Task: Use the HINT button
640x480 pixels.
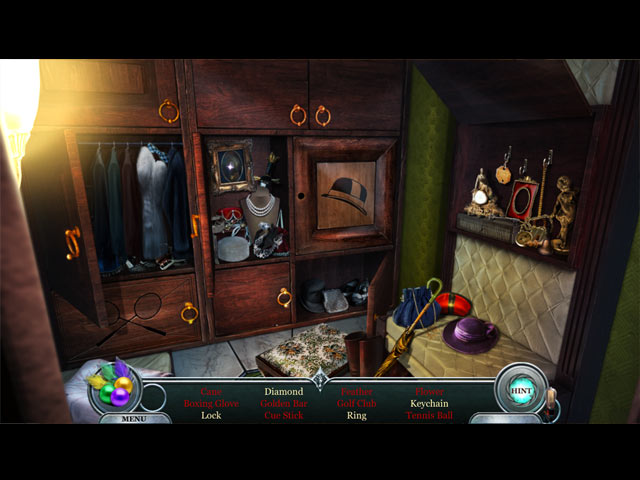Action: point(521,388)
